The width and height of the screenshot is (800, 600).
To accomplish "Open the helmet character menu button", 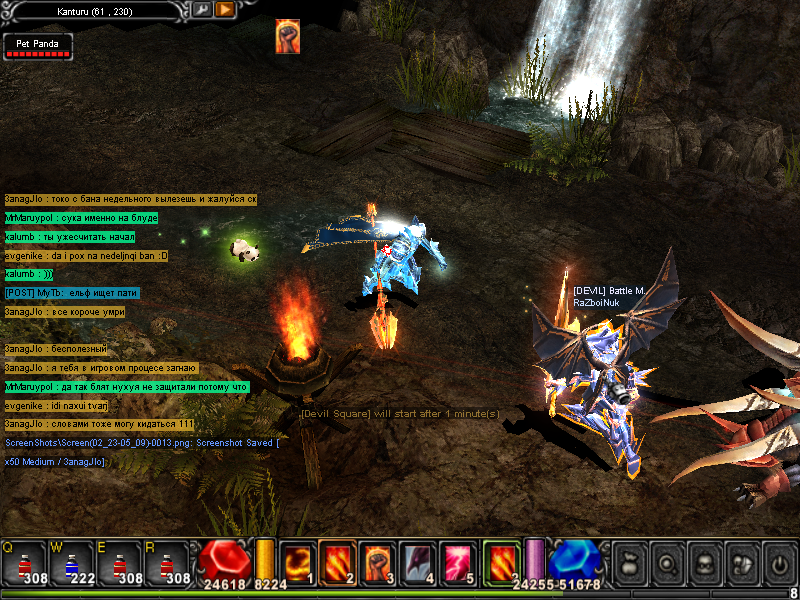I will tap(703, 564).
